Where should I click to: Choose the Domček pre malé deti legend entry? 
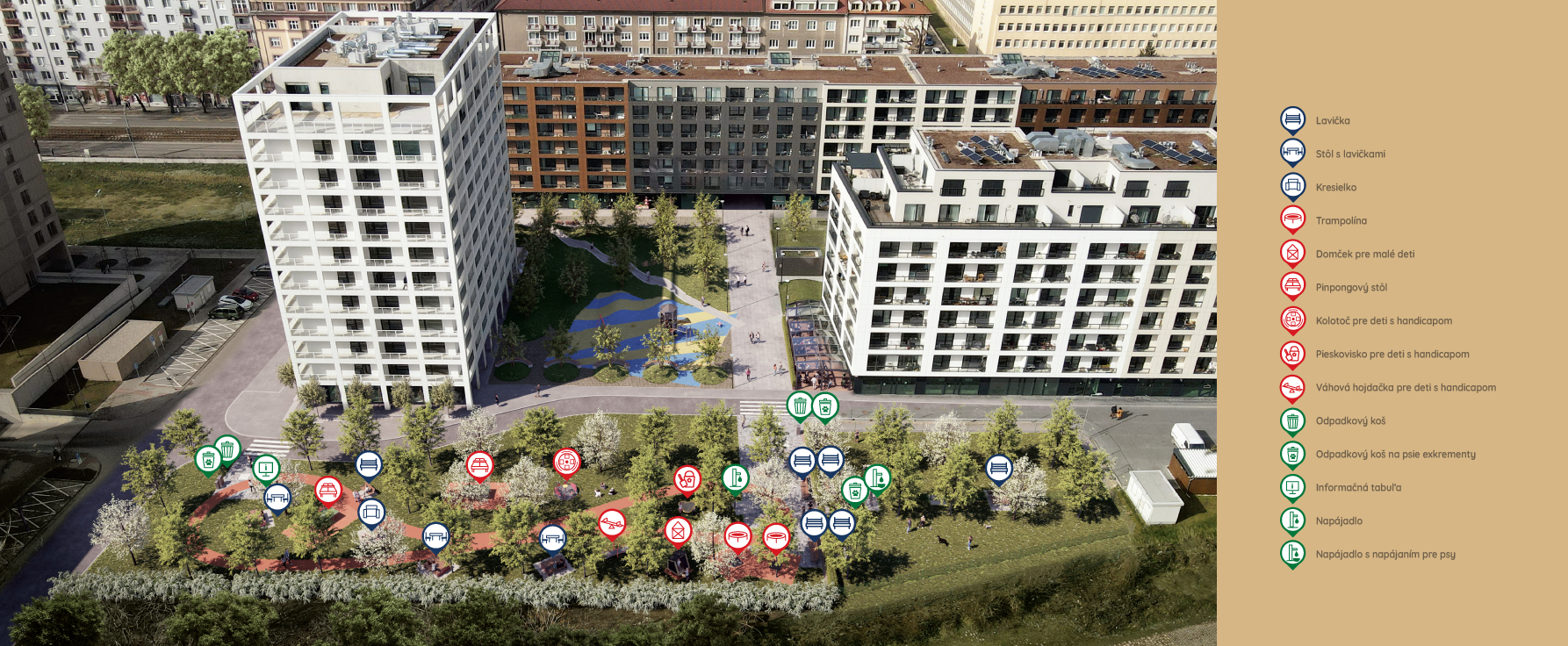coord(1364,255)
